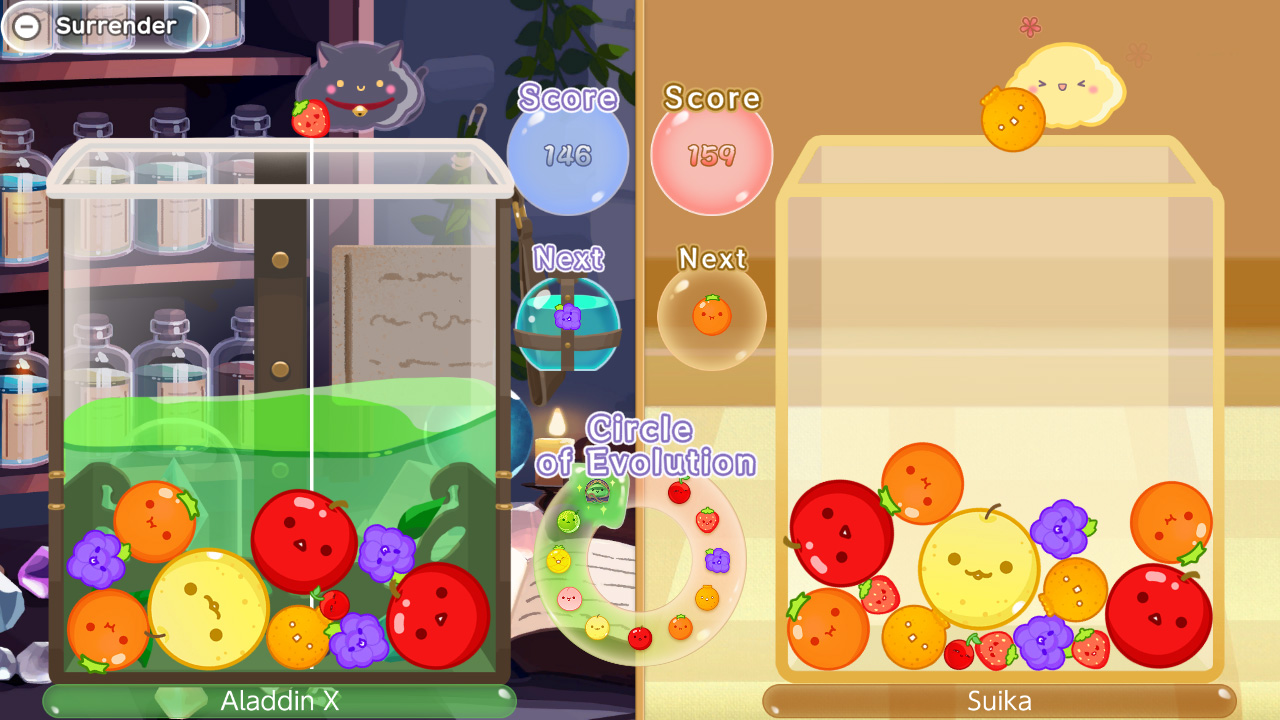Select the green melon icon in Circle of Evolution
The image size is (1280, 720).
[x=567, y=520]
